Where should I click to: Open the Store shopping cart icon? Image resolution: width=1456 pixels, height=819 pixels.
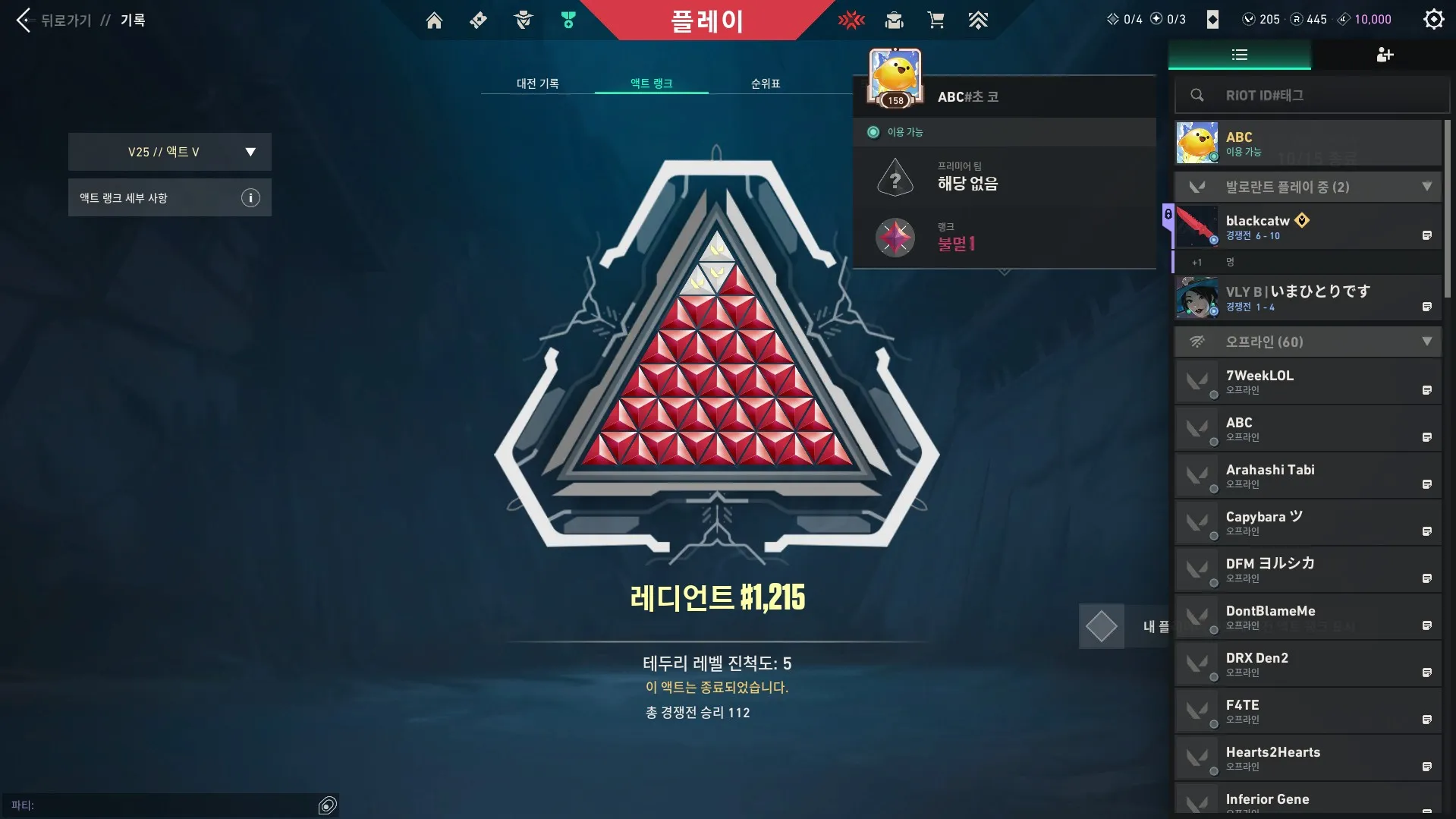coord(936,20)
